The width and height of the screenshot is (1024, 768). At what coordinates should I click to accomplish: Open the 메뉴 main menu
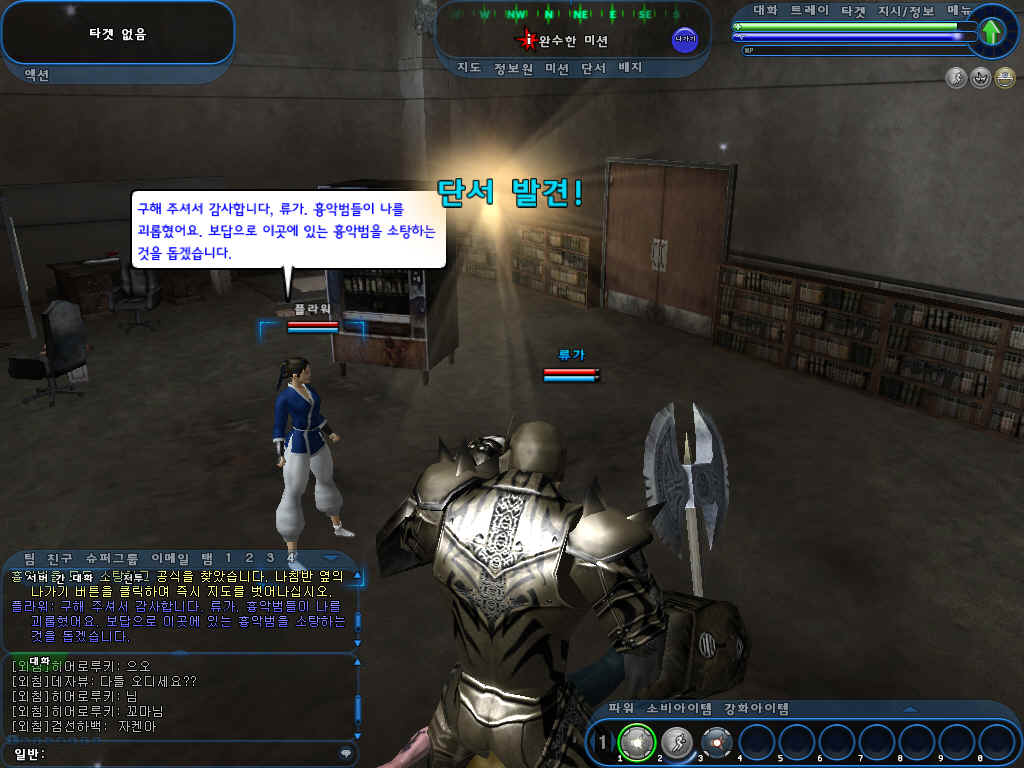pyautogui.click(x=960, y=9)
